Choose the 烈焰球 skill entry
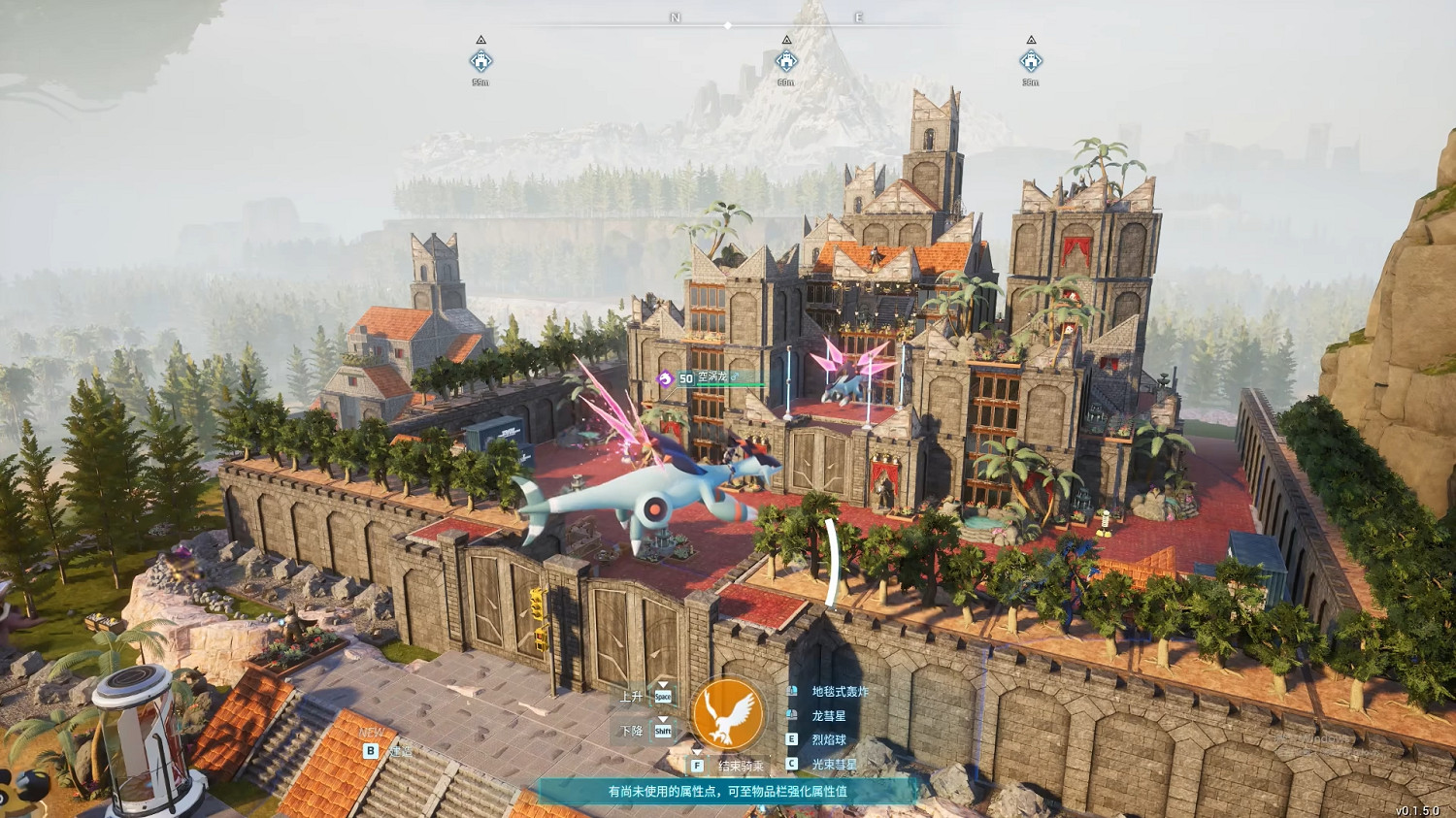 coord(828,740)
